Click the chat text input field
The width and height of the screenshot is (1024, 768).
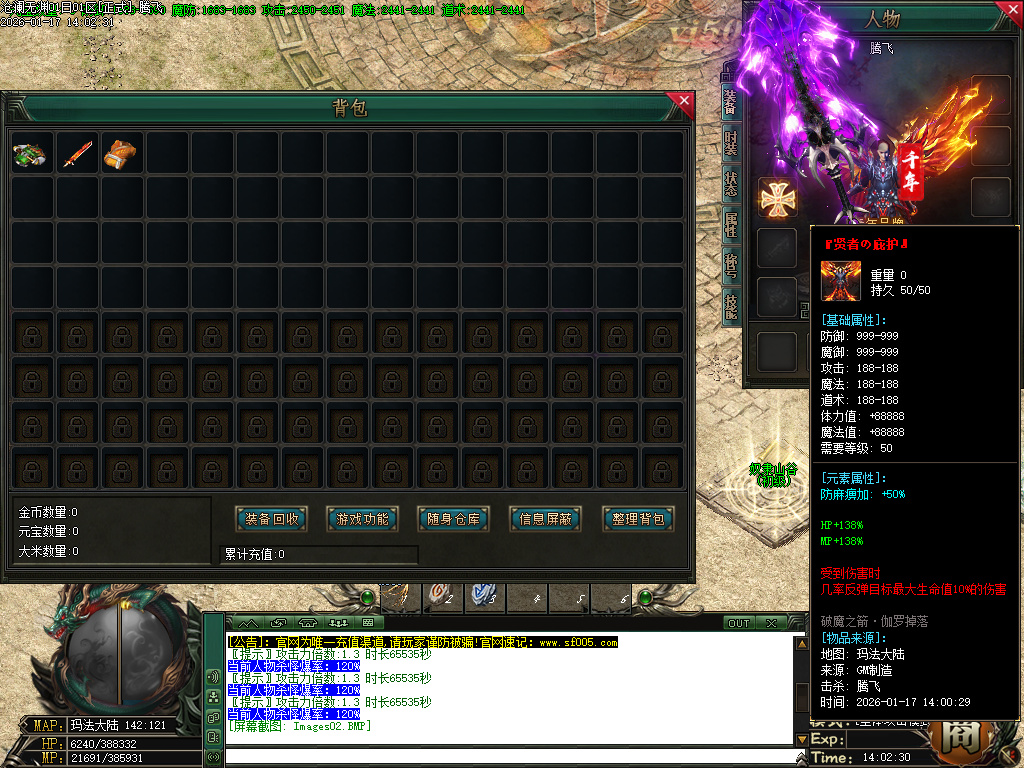coord(510,757)
